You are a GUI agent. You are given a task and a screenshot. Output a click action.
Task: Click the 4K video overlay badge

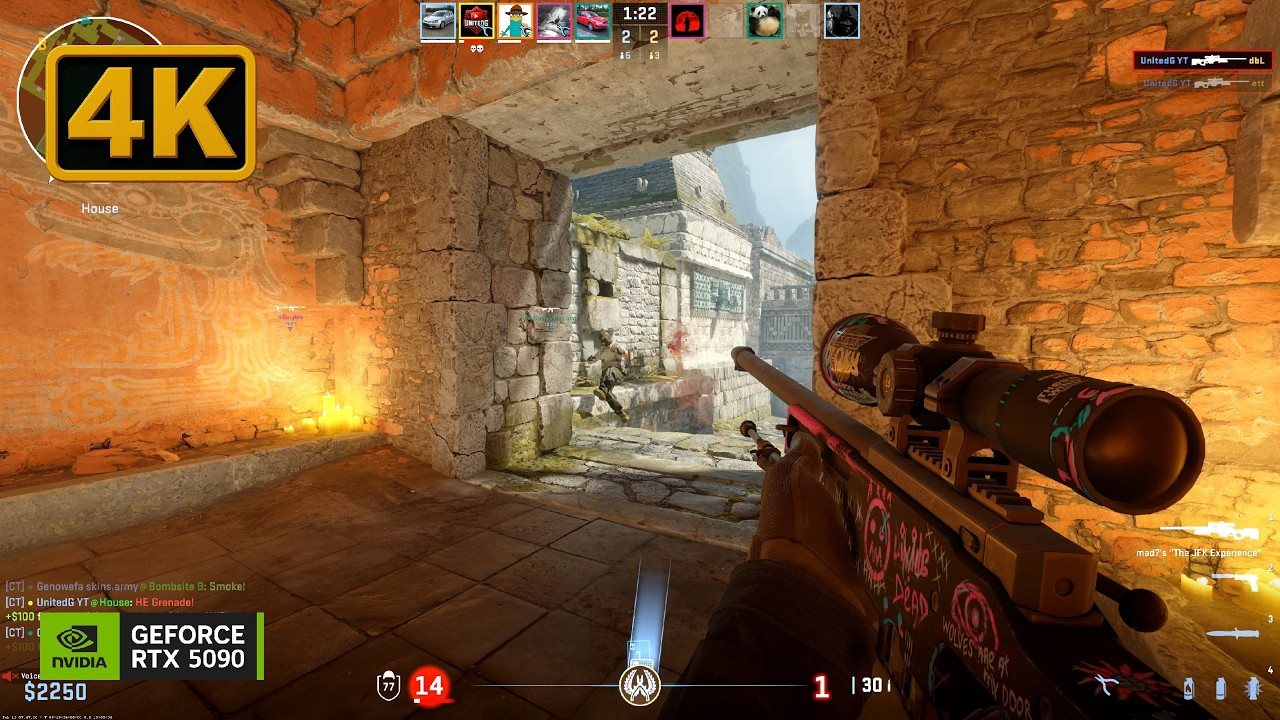pyautogui.click(x=151, y=113)
